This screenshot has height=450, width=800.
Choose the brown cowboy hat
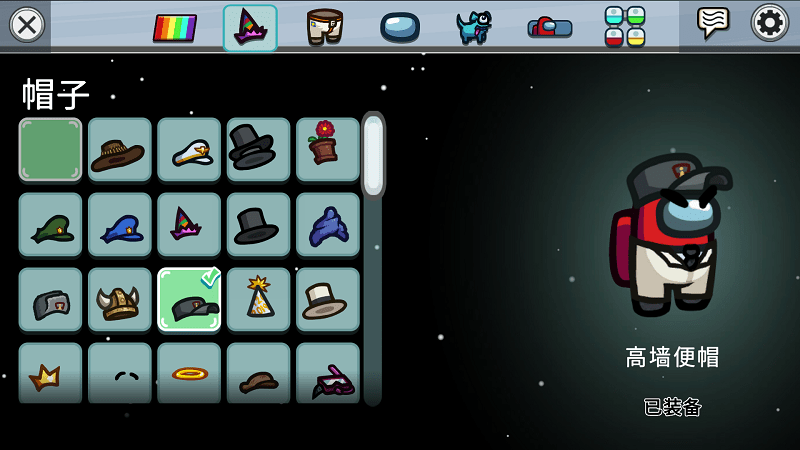119,150
